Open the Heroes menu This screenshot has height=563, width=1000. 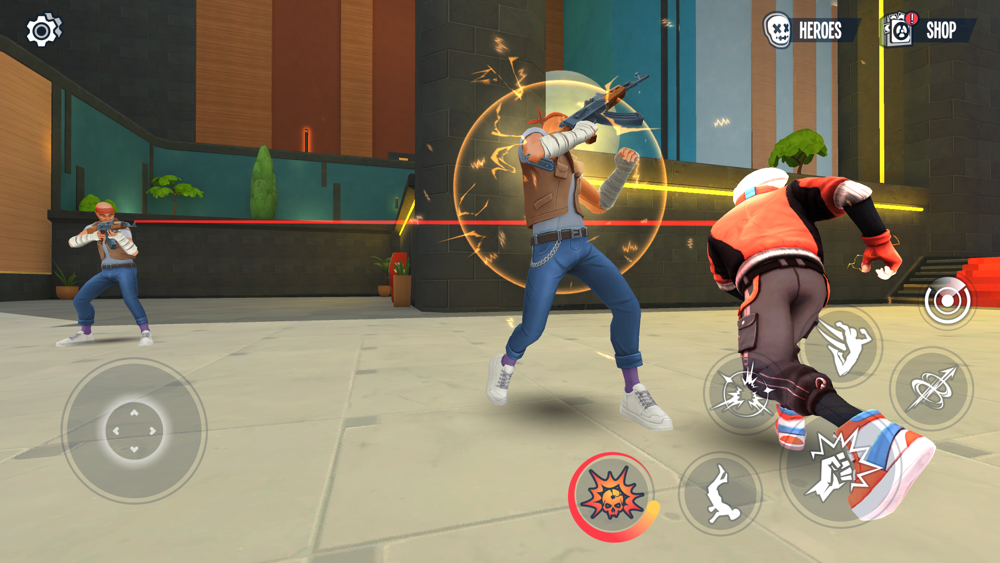click(810, 30)
